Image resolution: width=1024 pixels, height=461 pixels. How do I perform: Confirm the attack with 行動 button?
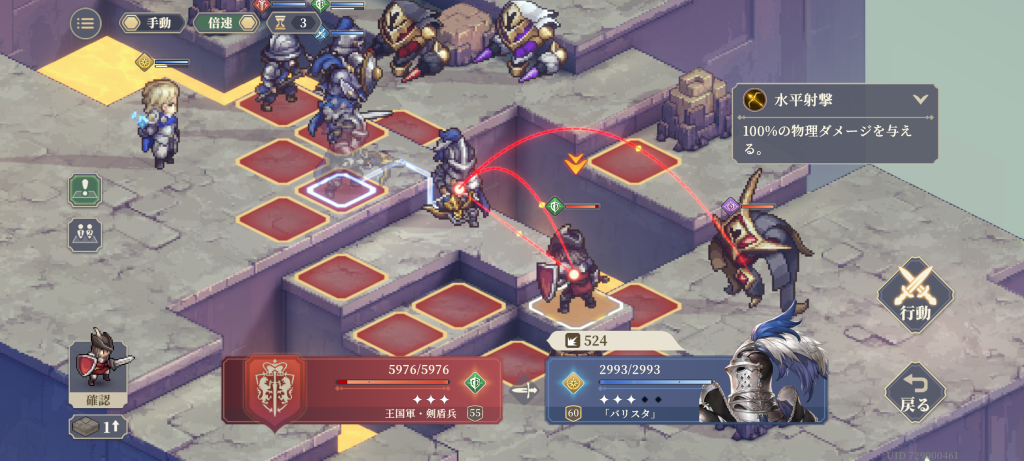click(914, 296)
